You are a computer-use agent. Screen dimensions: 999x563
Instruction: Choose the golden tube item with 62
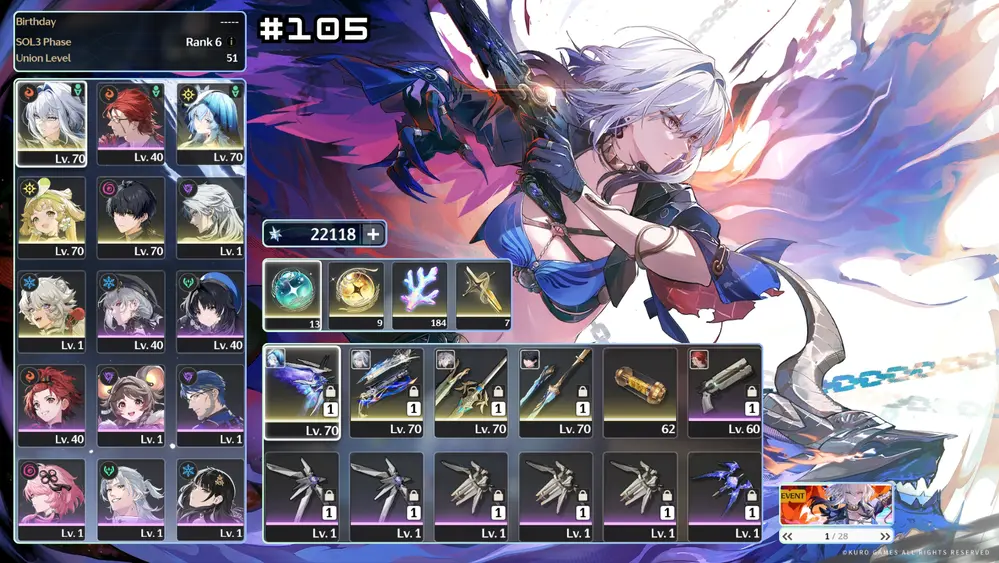(640, 392)
